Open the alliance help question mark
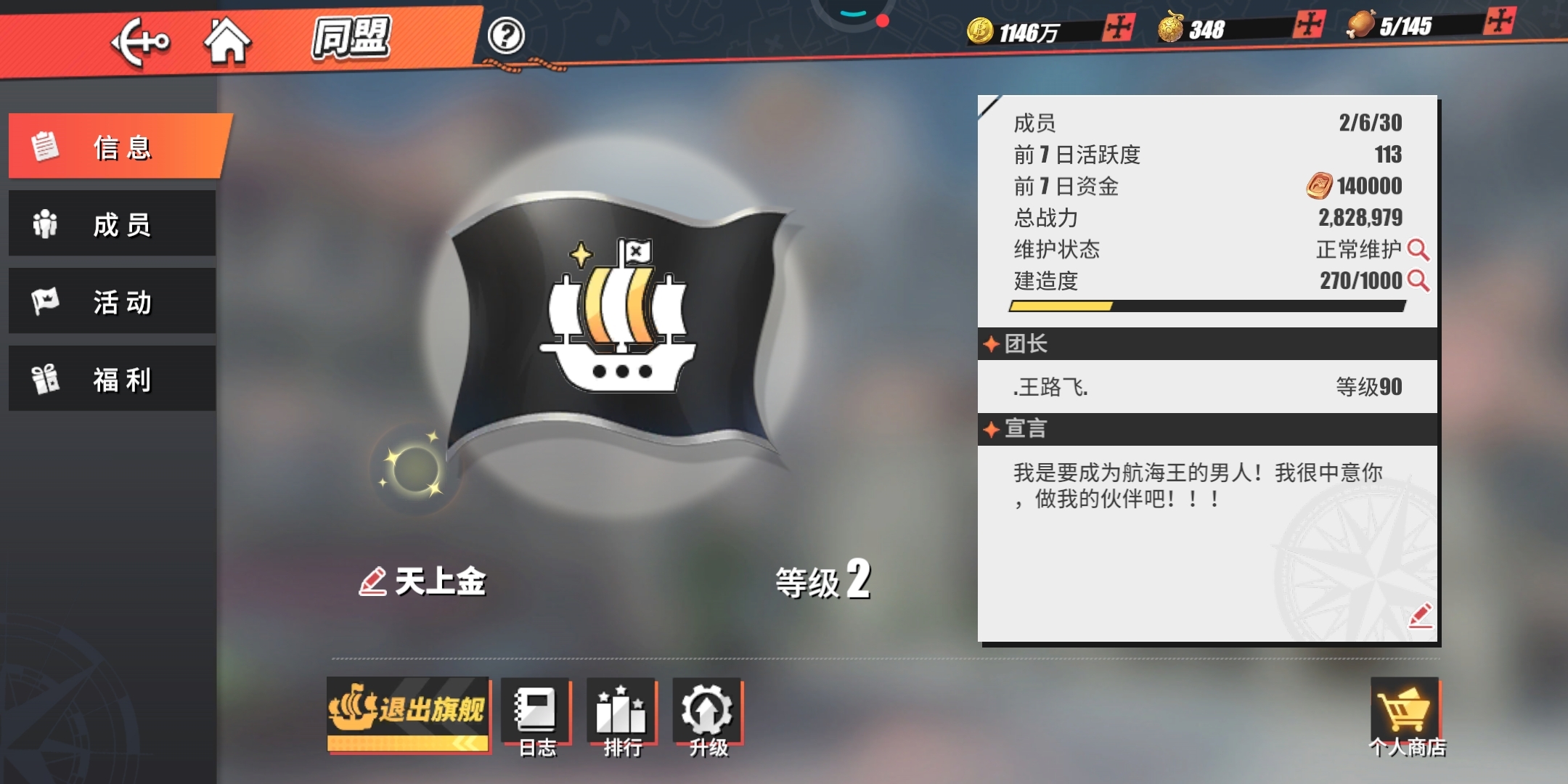1568x784 pixels. (x=506, y=35)
